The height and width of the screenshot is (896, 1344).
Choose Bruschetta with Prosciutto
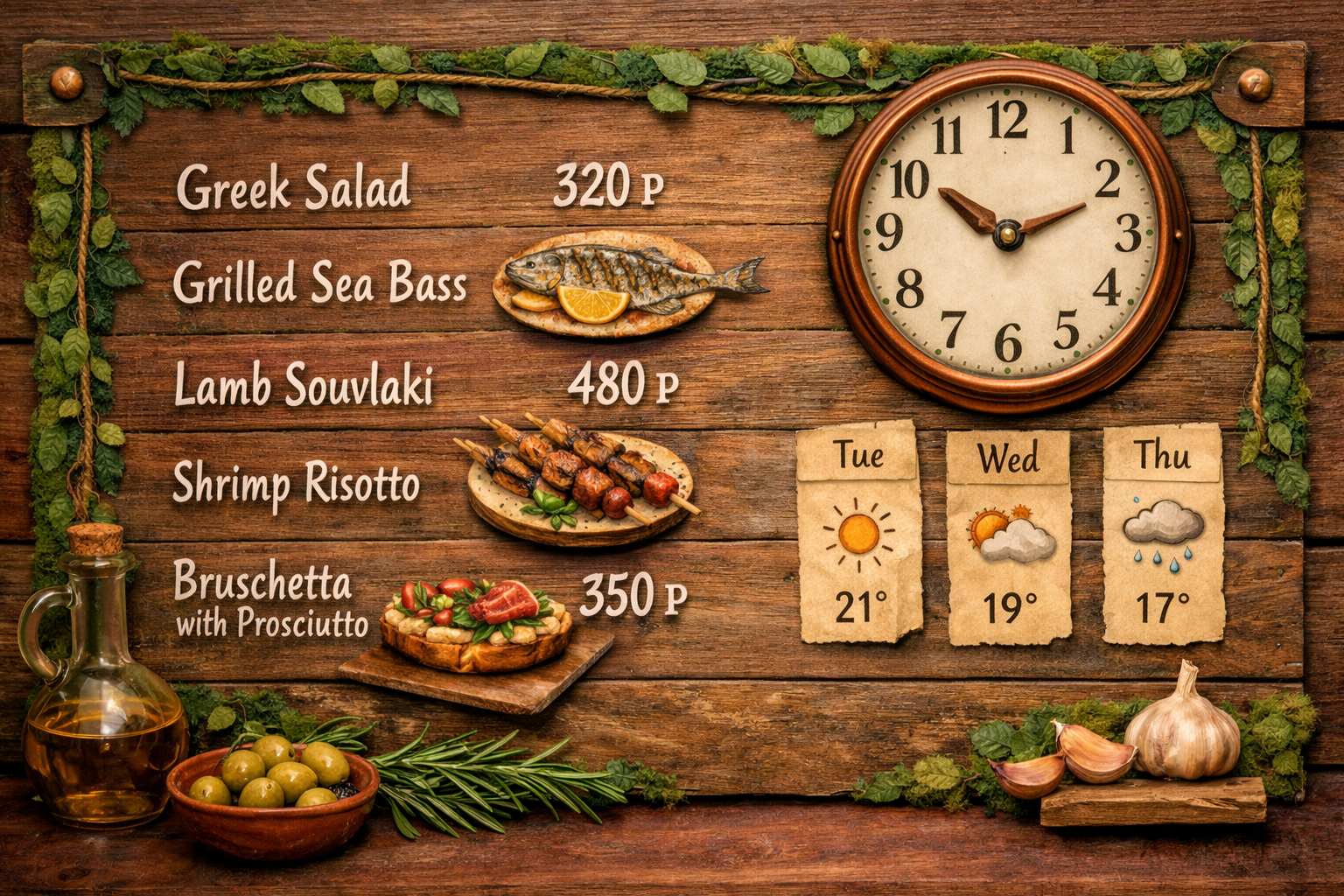point(271,599)
